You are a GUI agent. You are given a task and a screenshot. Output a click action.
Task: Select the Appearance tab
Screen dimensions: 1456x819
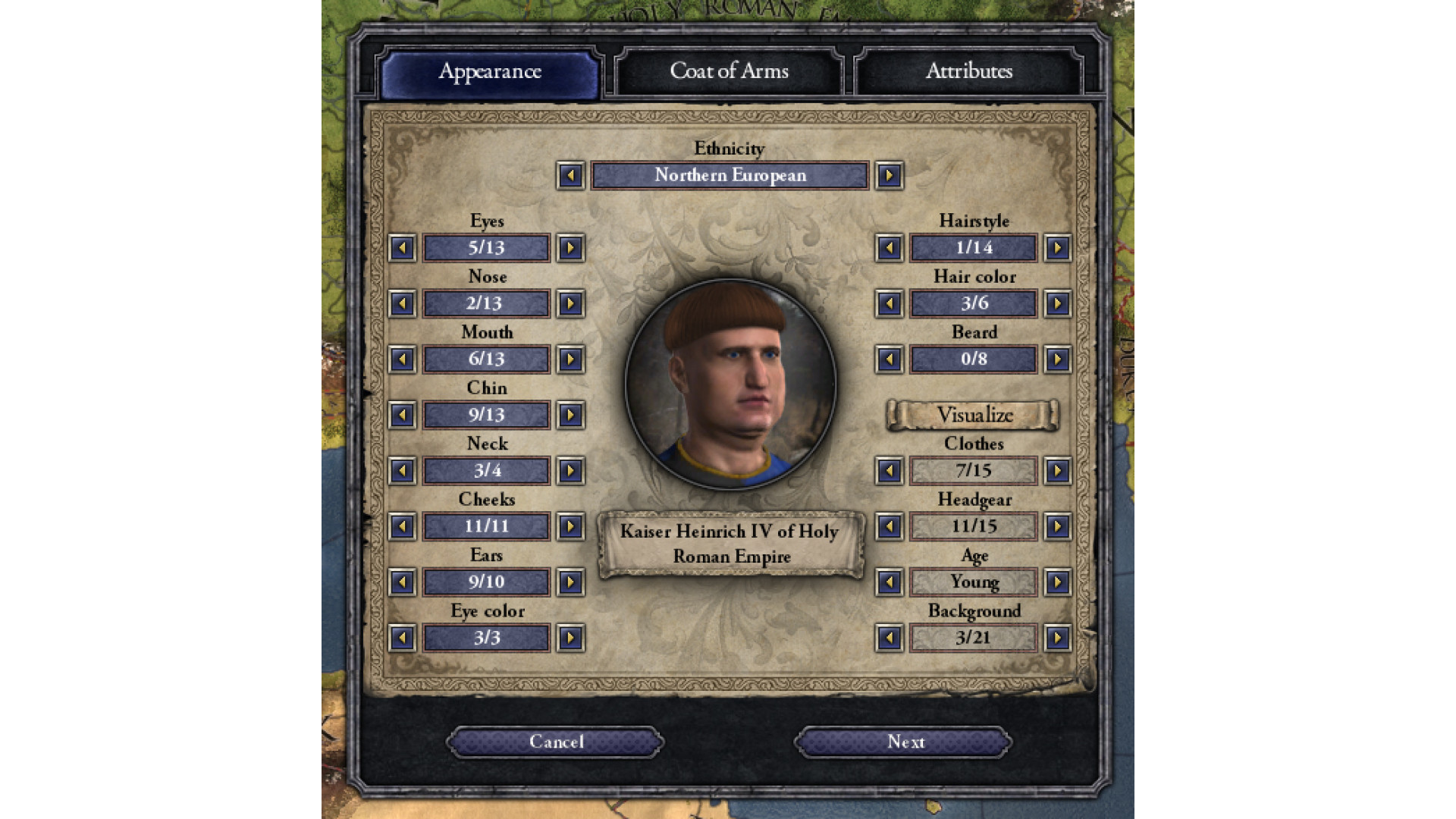[x=489, y=72]
